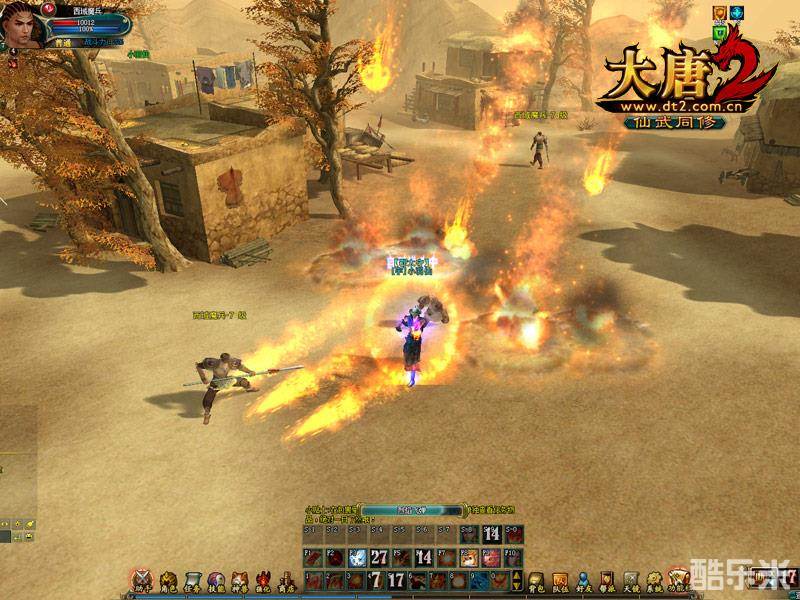This screenshot has height=600, width=800.
Task: Open the 系统 system menu
Action: point(653,580)
